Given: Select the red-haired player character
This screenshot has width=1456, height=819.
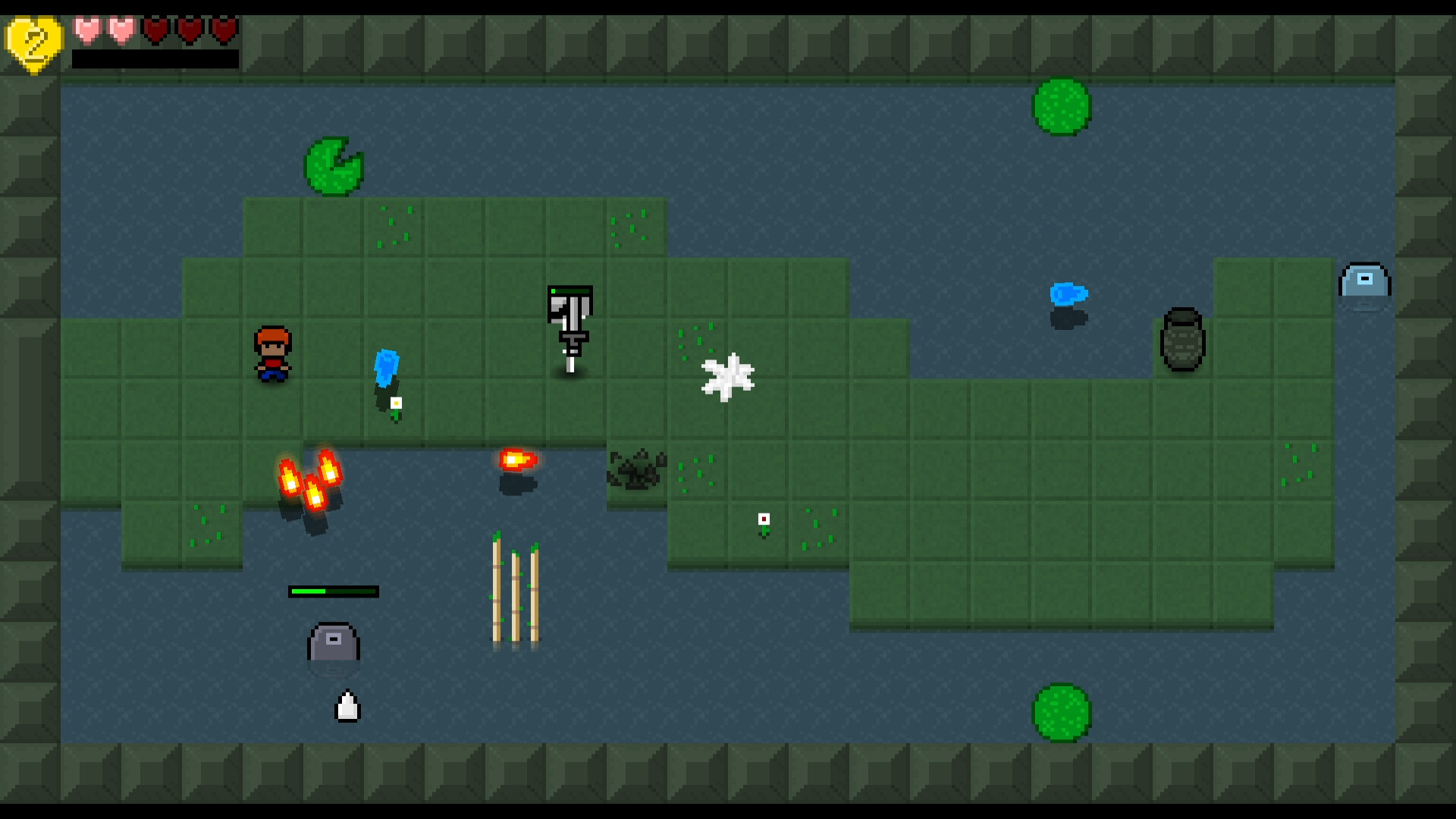Looking at the screenshot, I should (275, 354).
